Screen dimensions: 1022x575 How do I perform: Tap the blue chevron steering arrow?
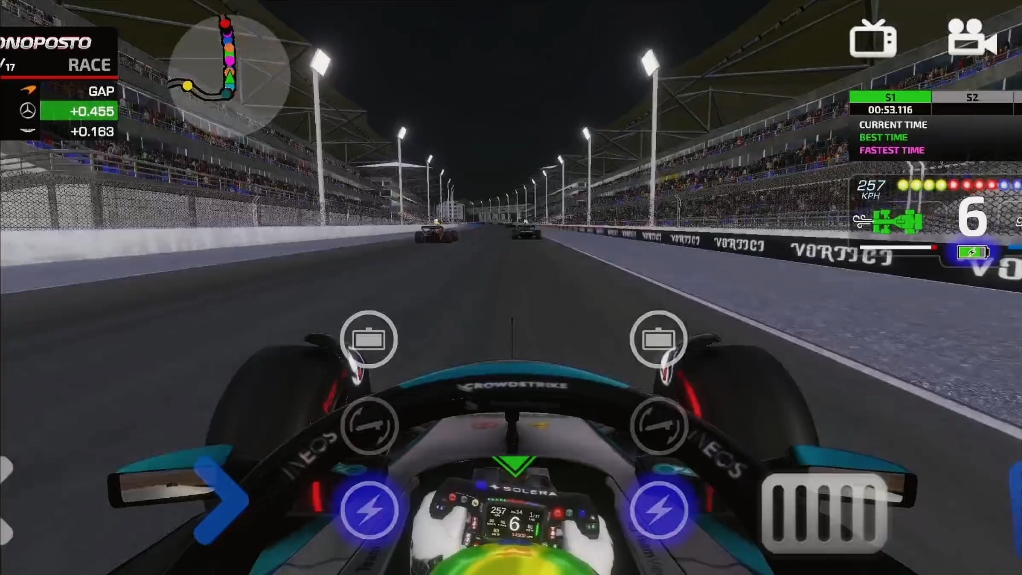coord(221,499)
